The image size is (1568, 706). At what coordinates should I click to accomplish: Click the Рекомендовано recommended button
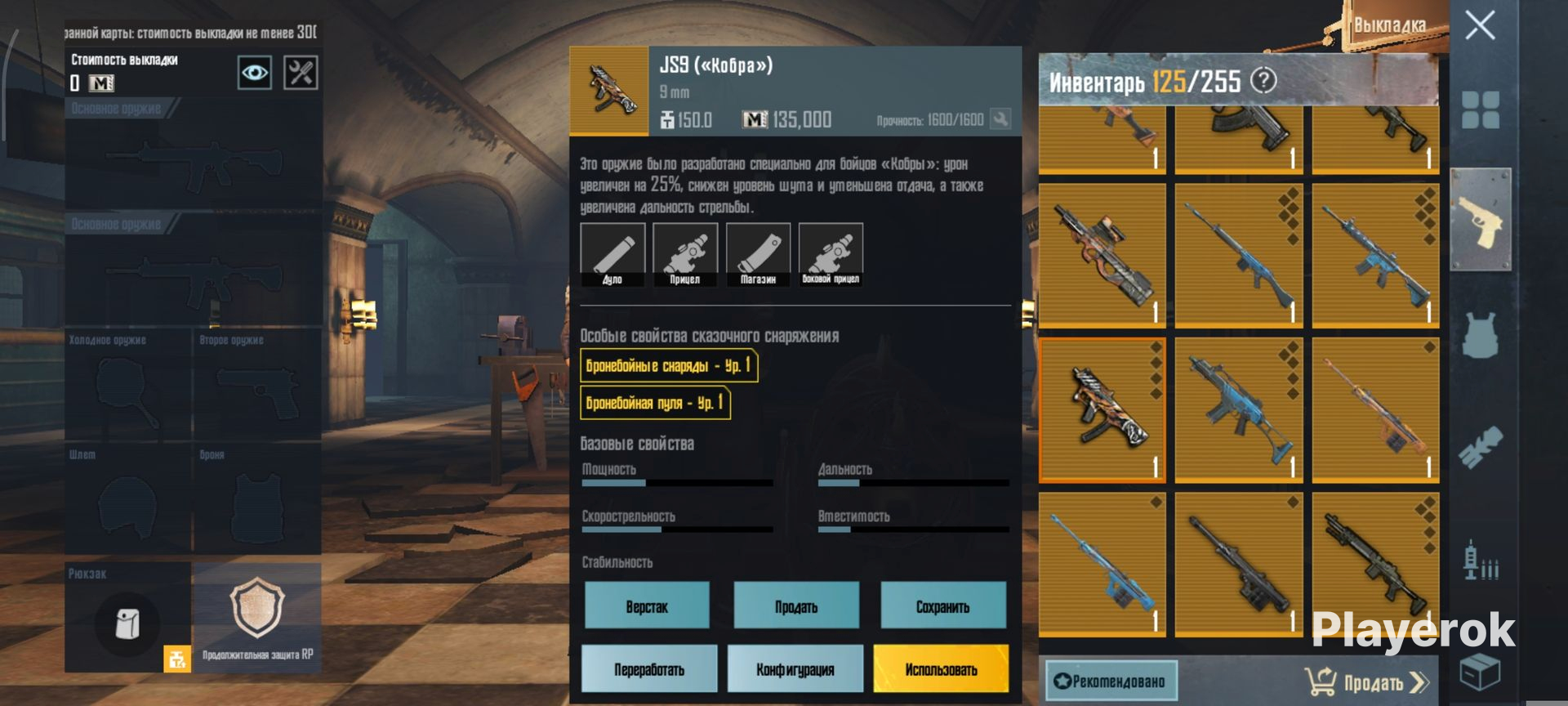[1111, 681]
